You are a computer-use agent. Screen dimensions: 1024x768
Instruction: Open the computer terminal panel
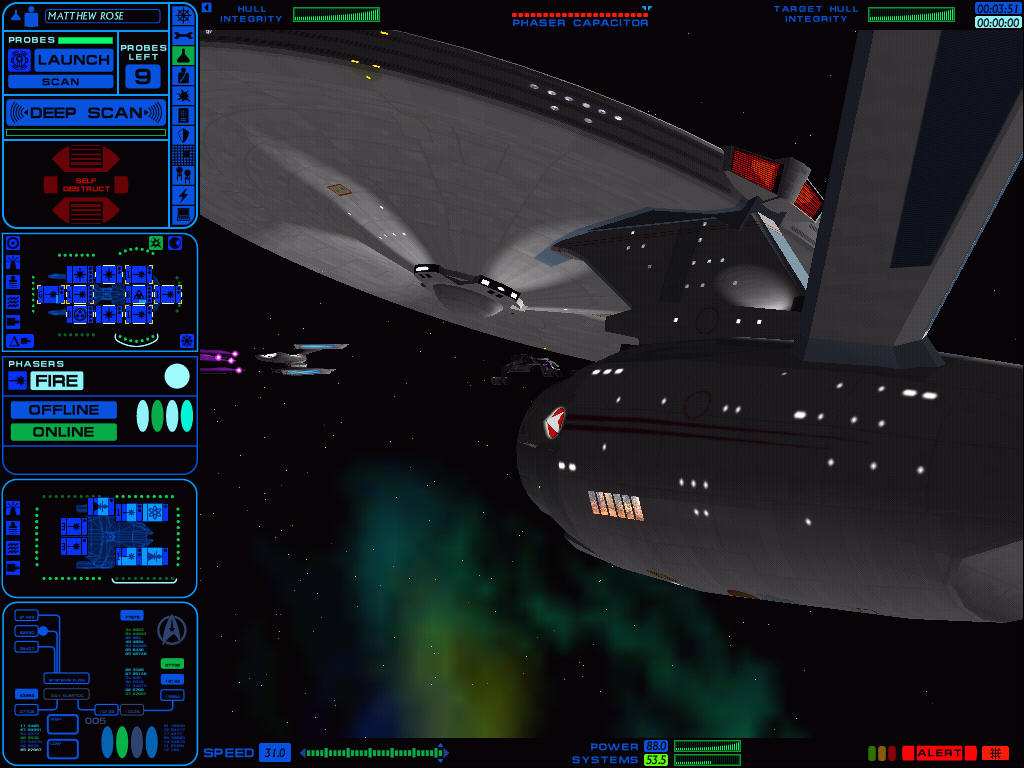point(183,214)
